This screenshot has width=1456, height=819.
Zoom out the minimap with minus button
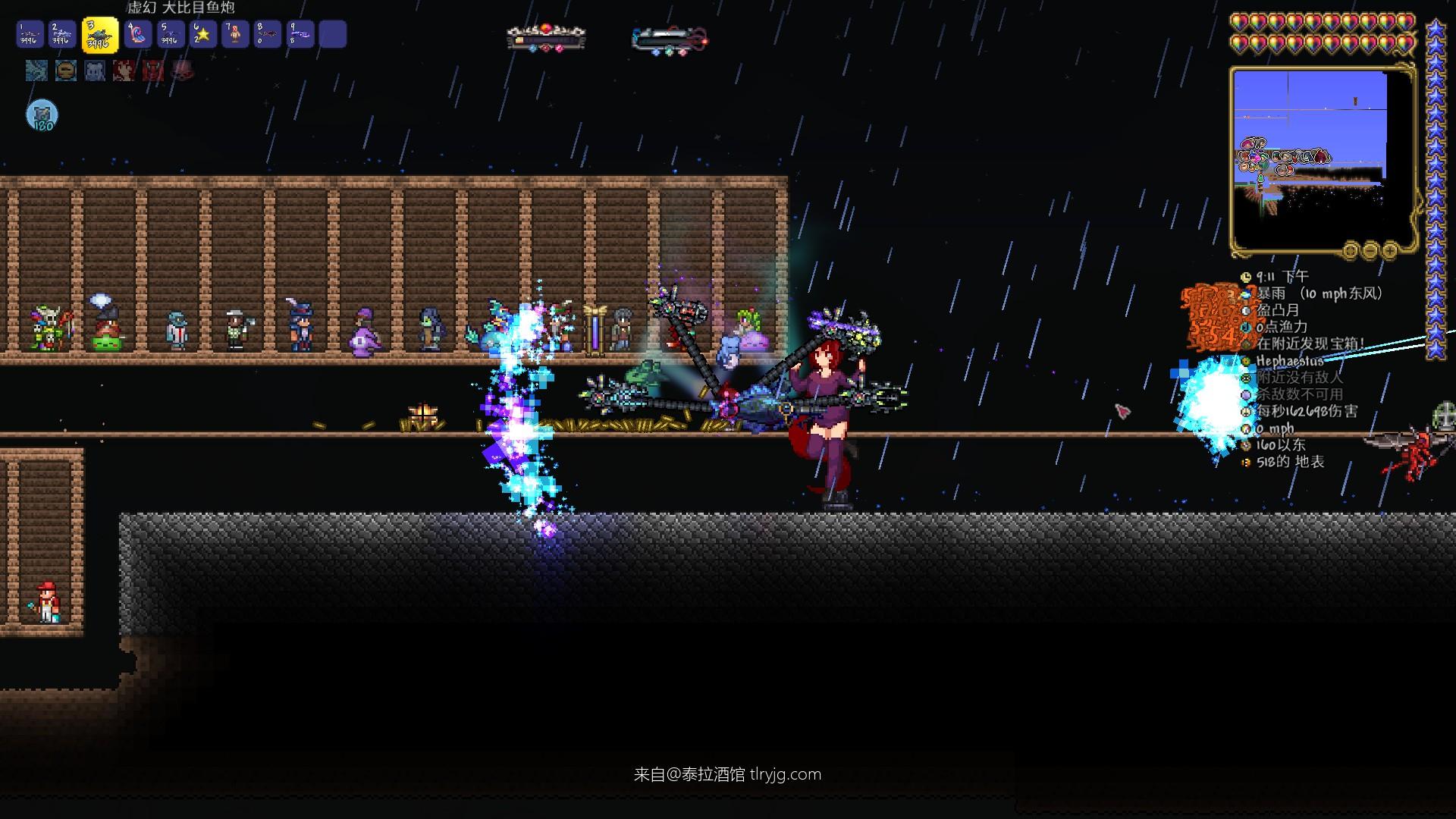pos(1370,249)
